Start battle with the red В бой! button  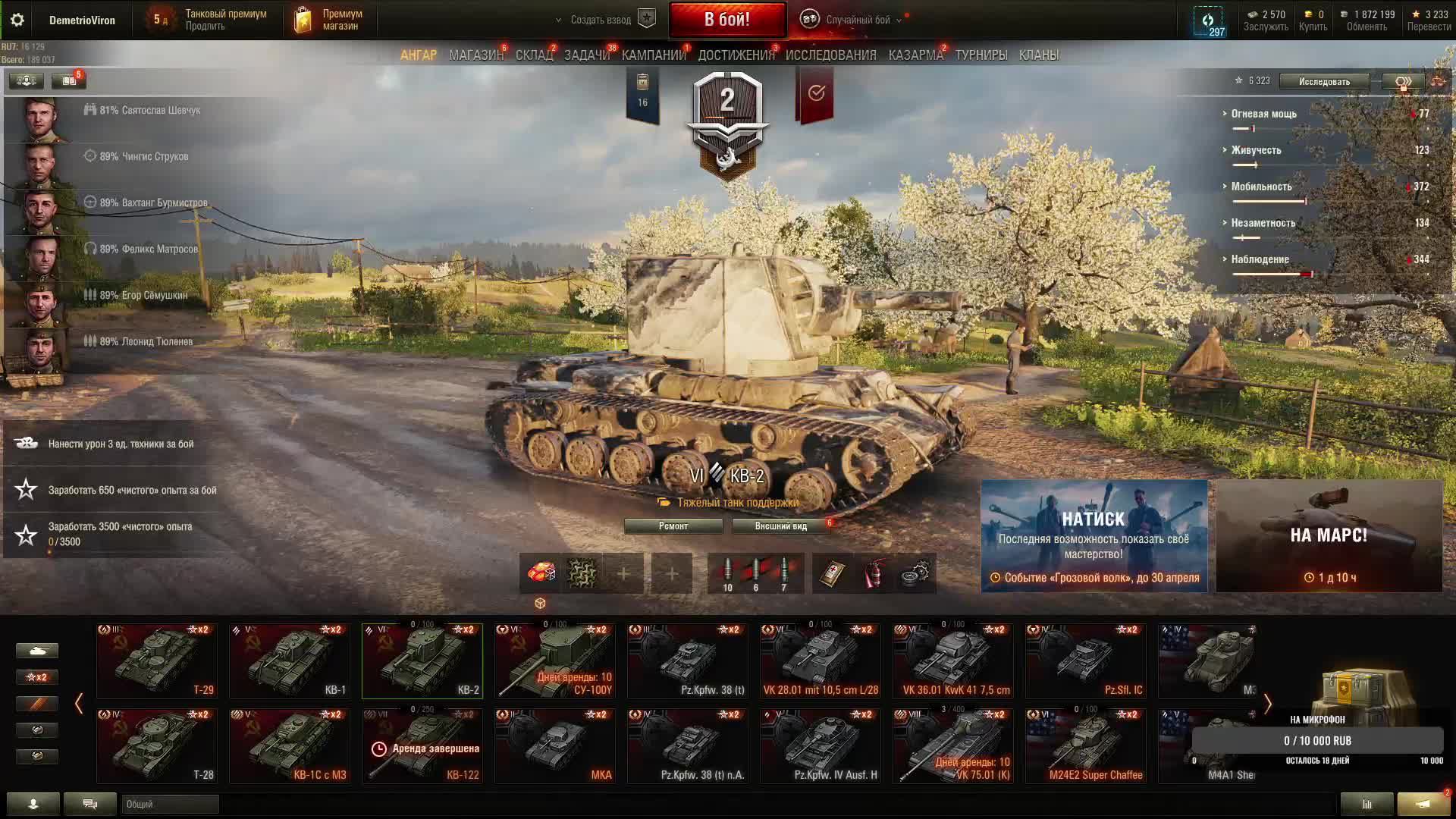(x=727, y=20)
